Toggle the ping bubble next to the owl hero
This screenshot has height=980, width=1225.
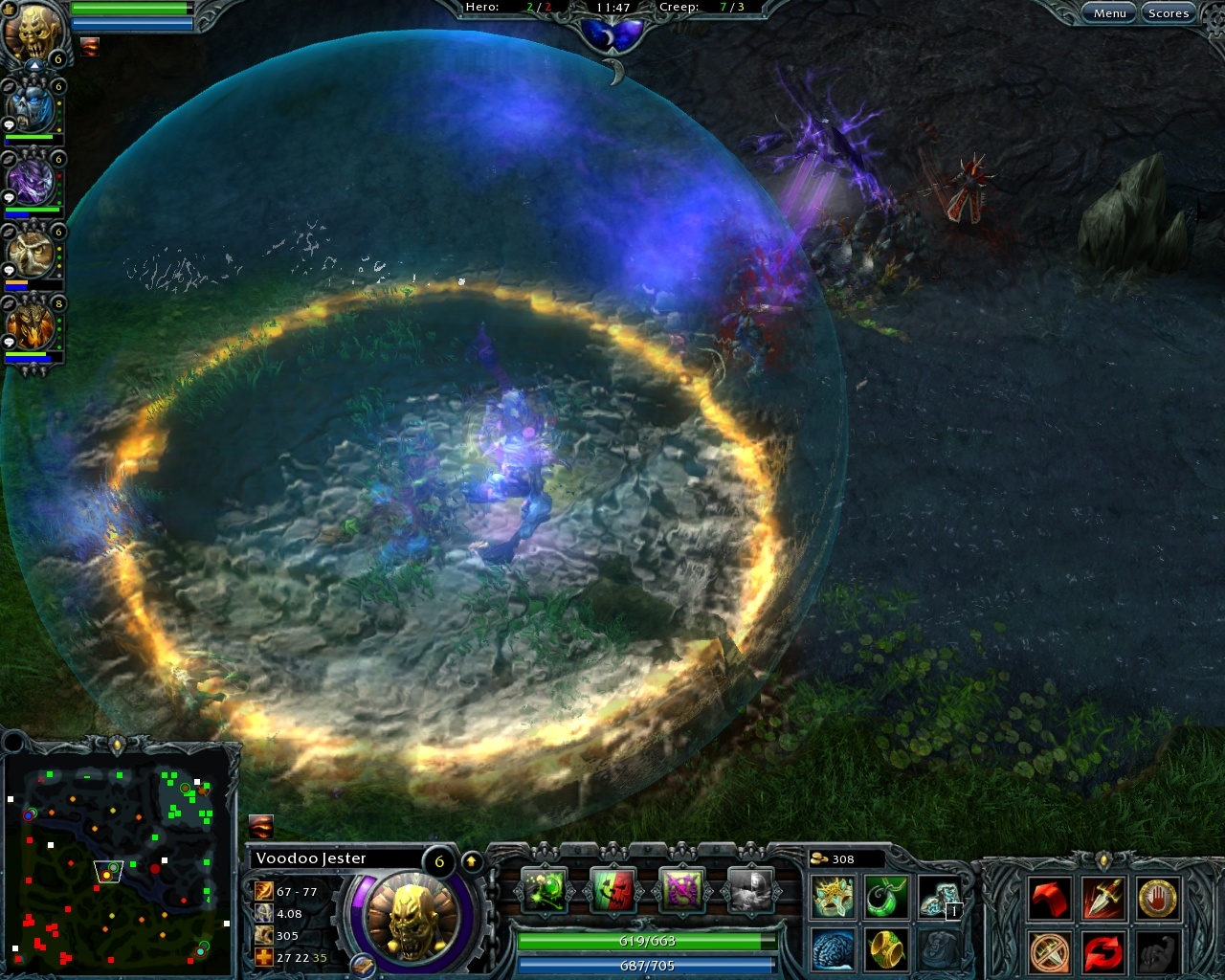click(10, 270)
